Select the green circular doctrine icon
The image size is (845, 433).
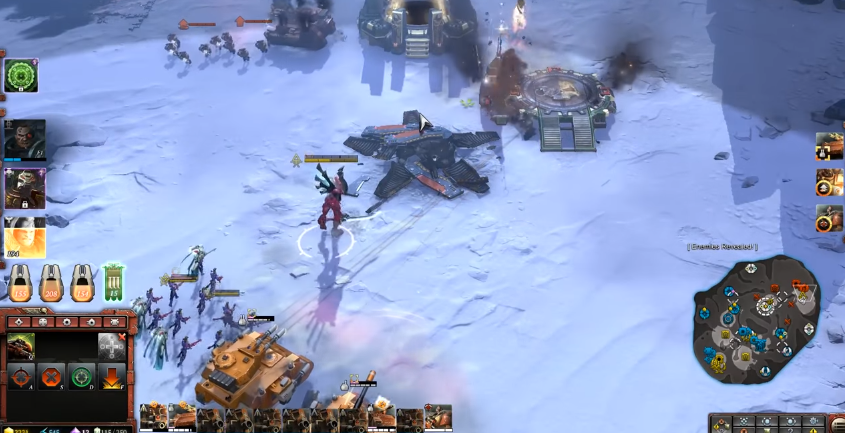(x=21, y=75)
